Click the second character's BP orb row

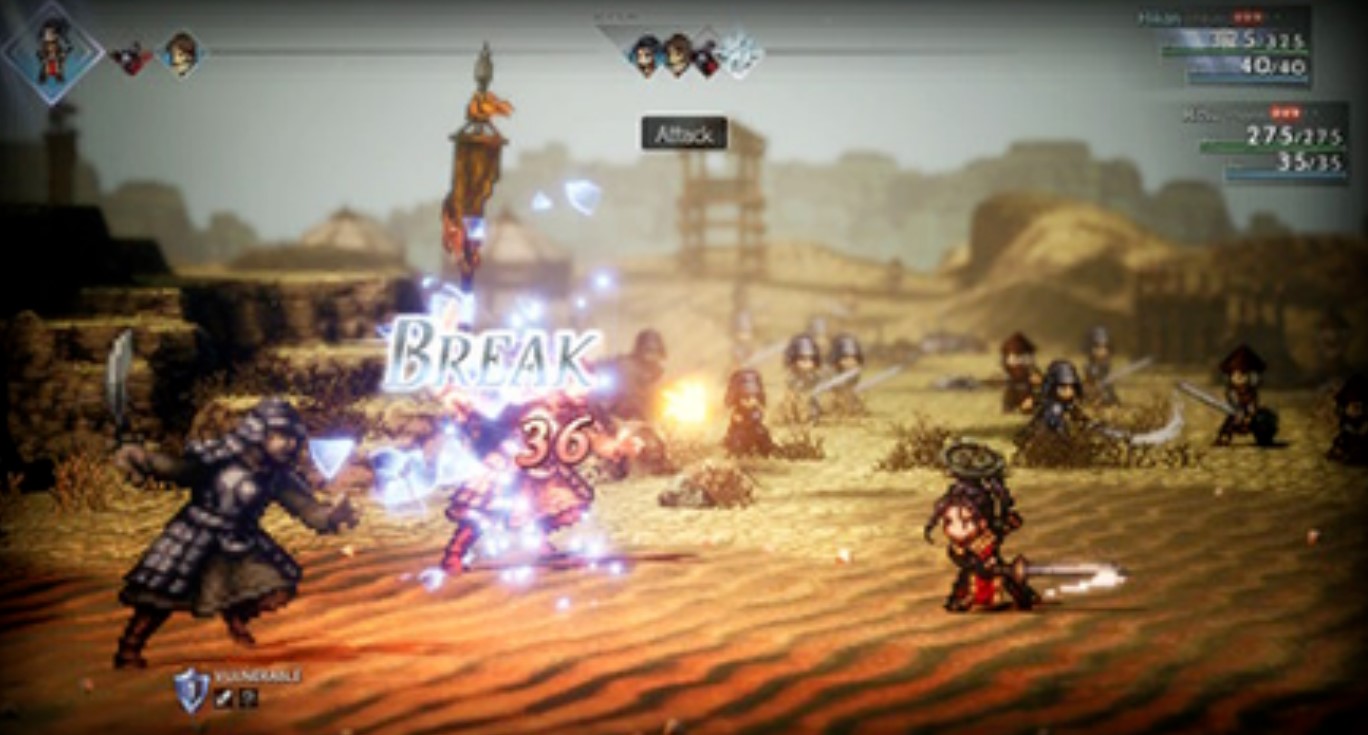[x=1285, y=113]
